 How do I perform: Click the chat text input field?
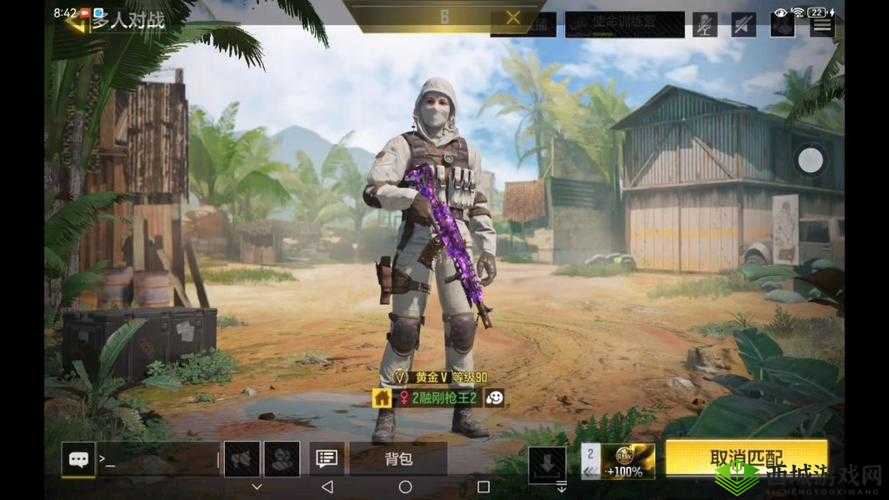tap(155, 459)
